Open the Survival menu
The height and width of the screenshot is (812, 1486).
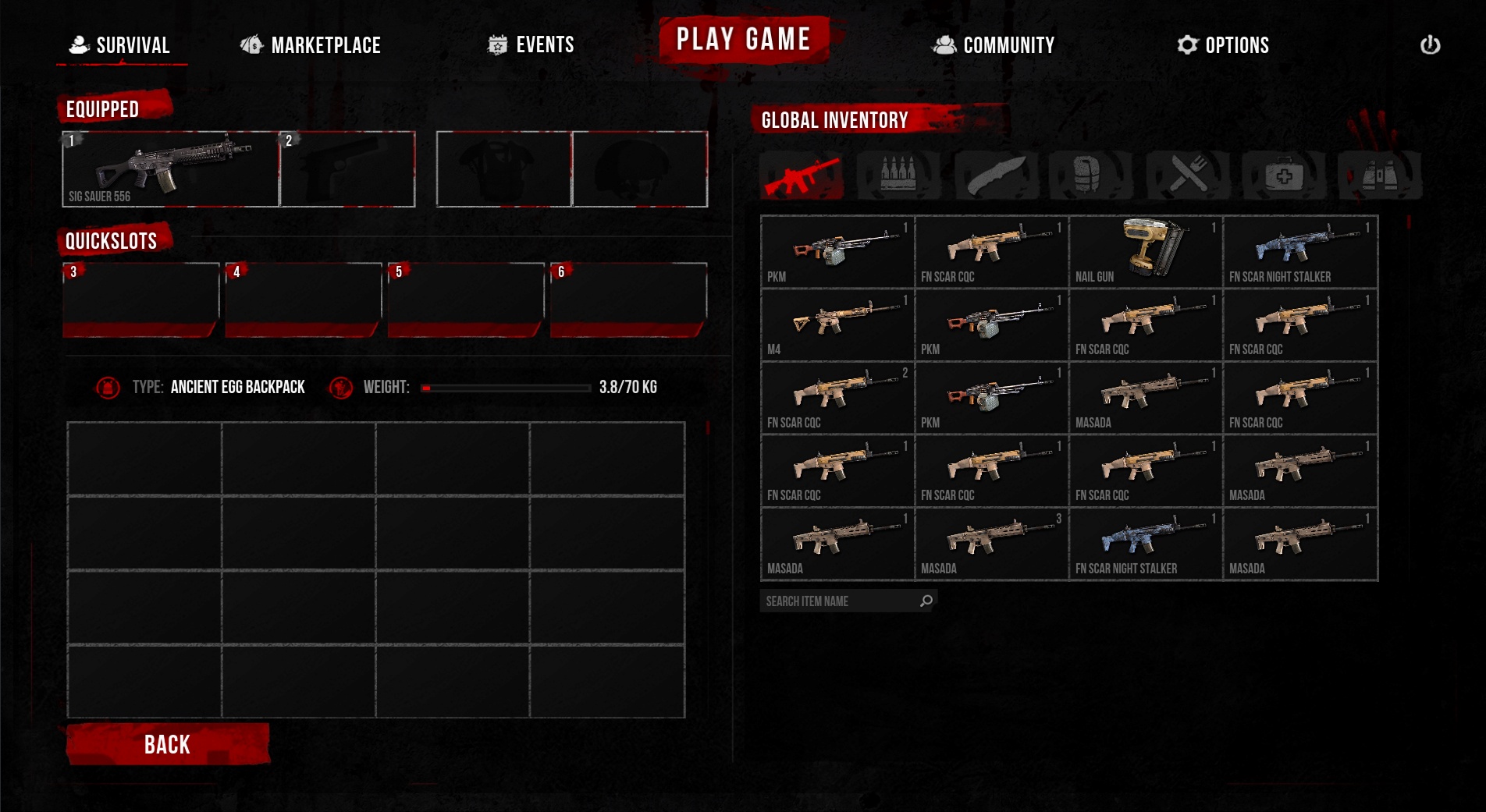(121, 45)
